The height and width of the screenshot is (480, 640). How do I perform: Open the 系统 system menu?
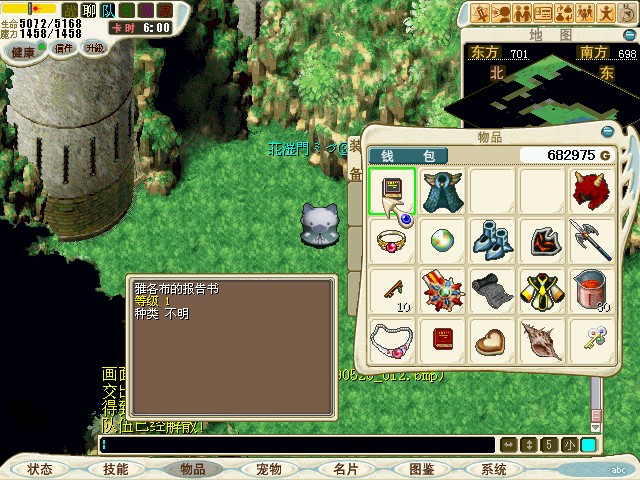click(494, 469)
